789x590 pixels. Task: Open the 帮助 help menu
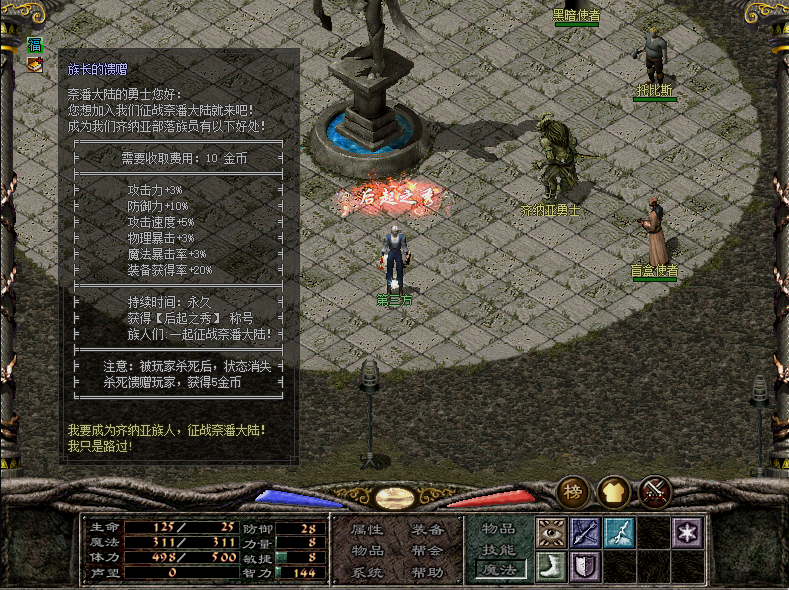427,573
